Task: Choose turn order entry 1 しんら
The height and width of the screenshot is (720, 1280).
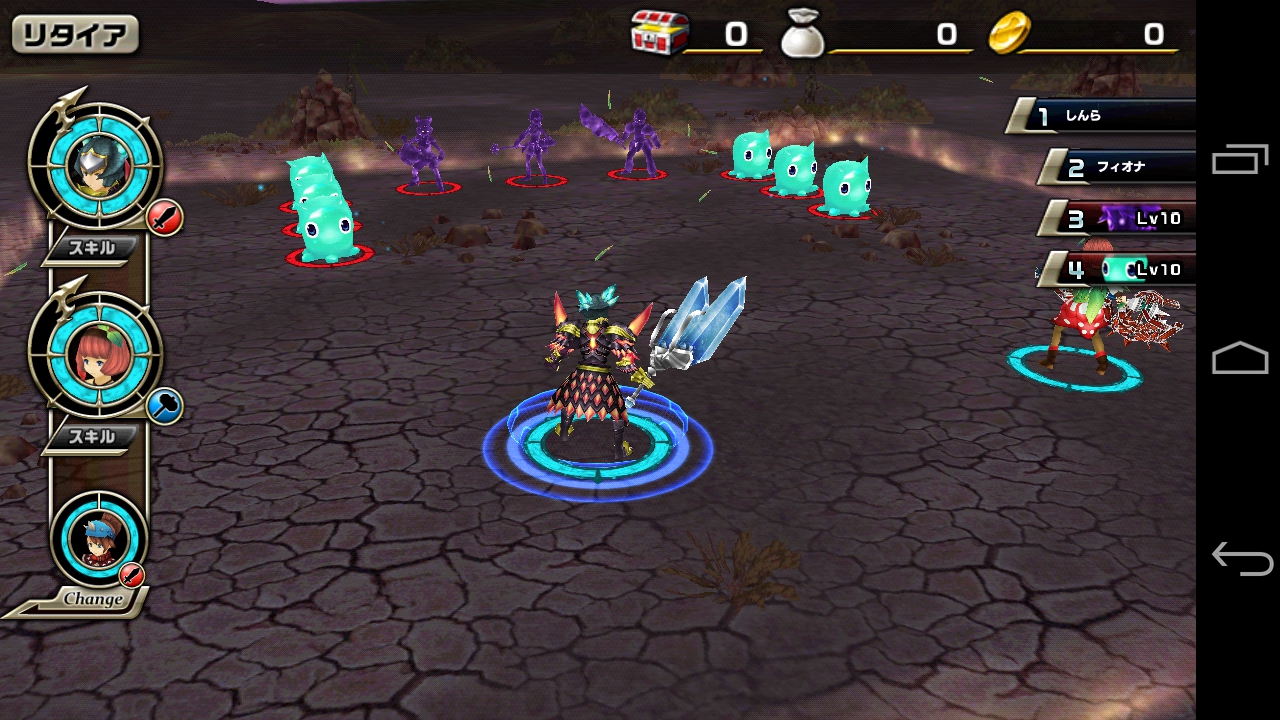Action: tap(1105, 116)
